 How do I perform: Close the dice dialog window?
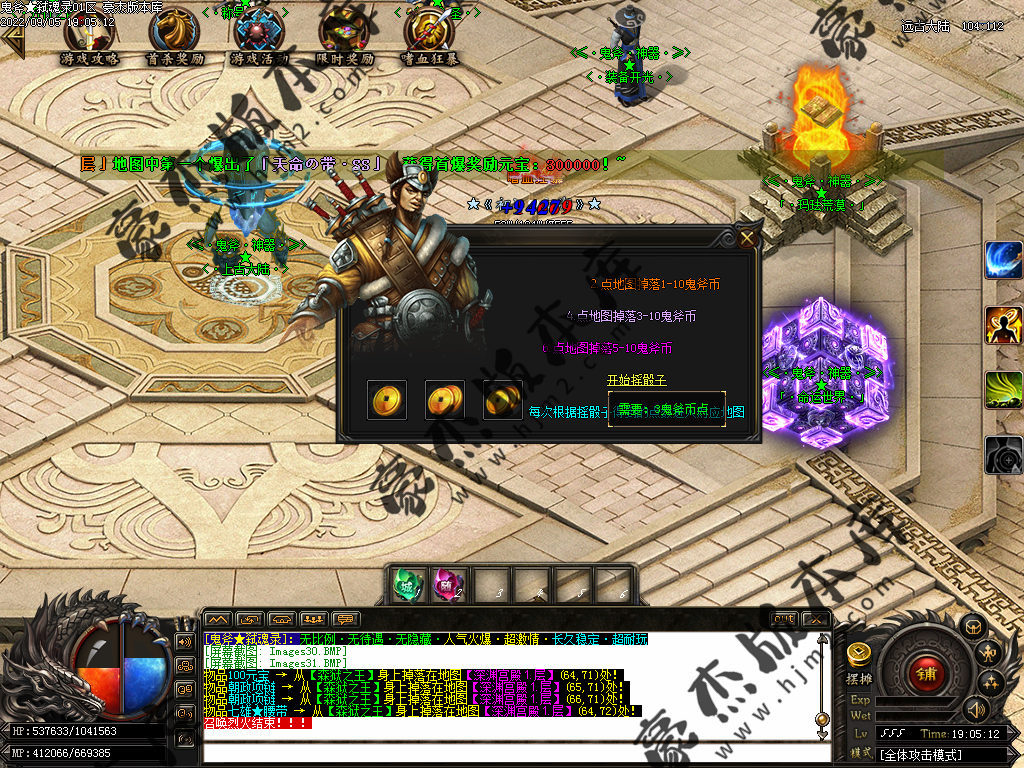pos(747,238)
